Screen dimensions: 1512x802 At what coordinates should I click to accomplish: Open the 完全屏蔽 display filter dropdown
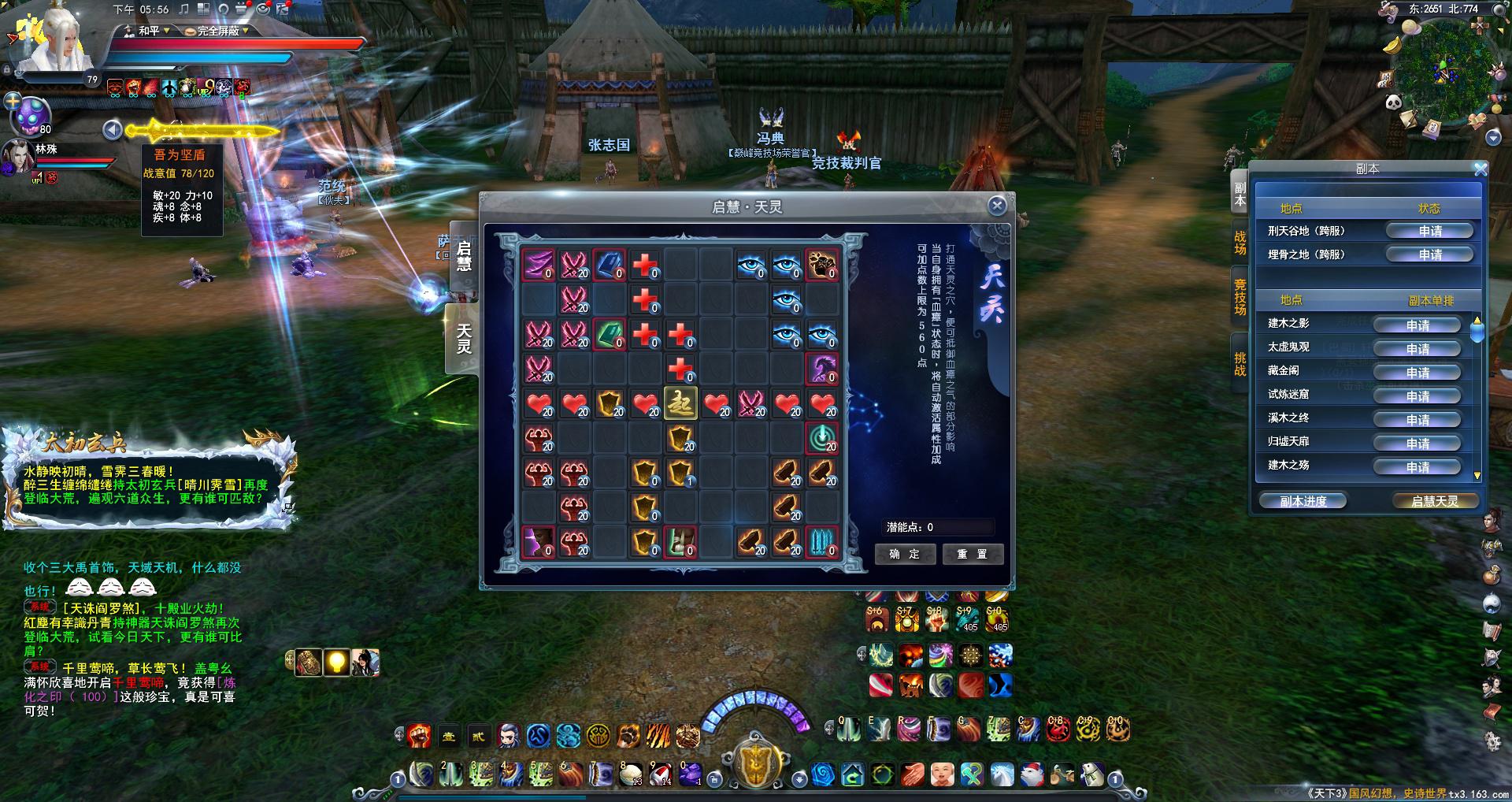218,31
